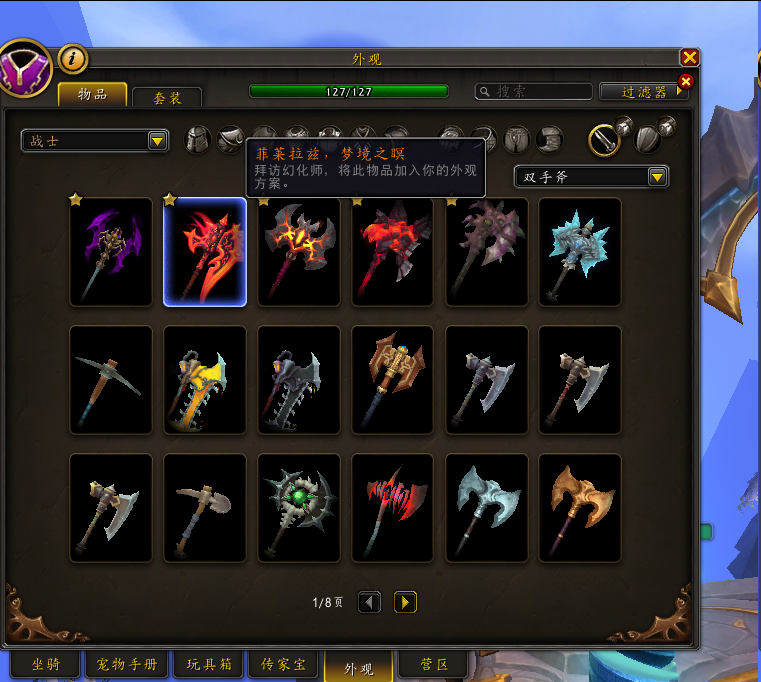Screen dimensions: 761x682
Task: Close the 外观 appearance window
Action: pyautogui.click(x=689, y=58)
